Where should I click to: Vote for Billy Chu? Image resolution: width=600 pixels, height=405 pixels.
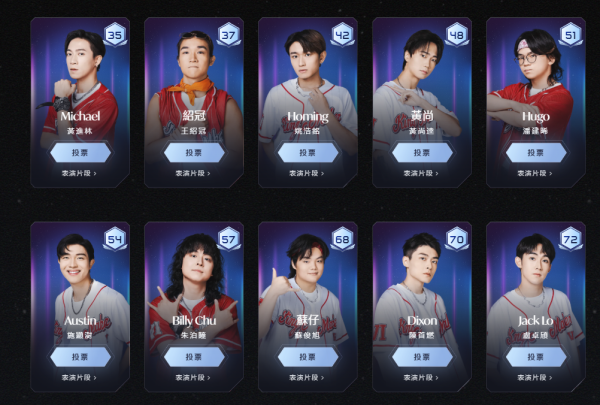(x=193, y=356)
